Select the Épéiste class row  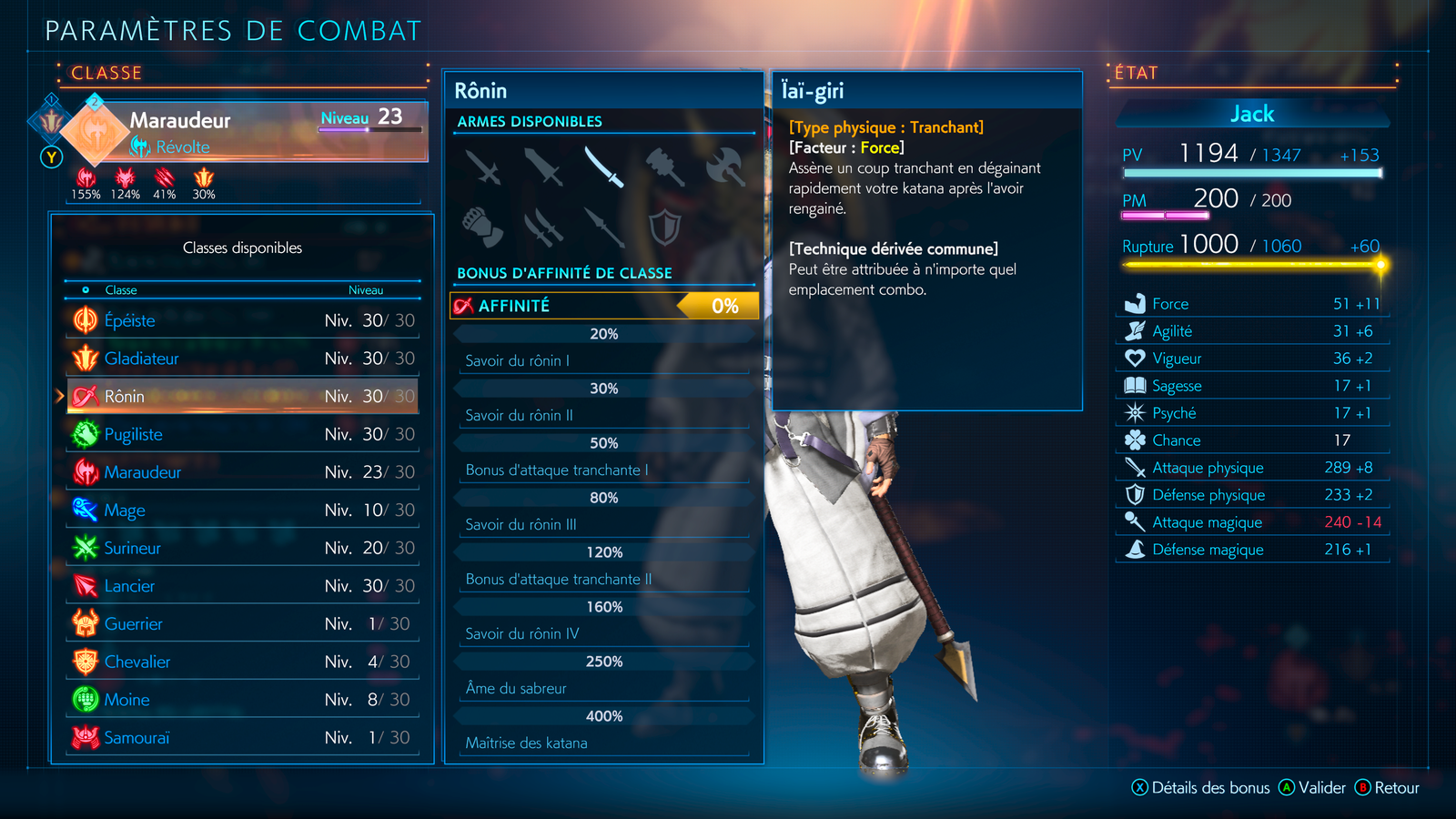(x=242, y=320)
